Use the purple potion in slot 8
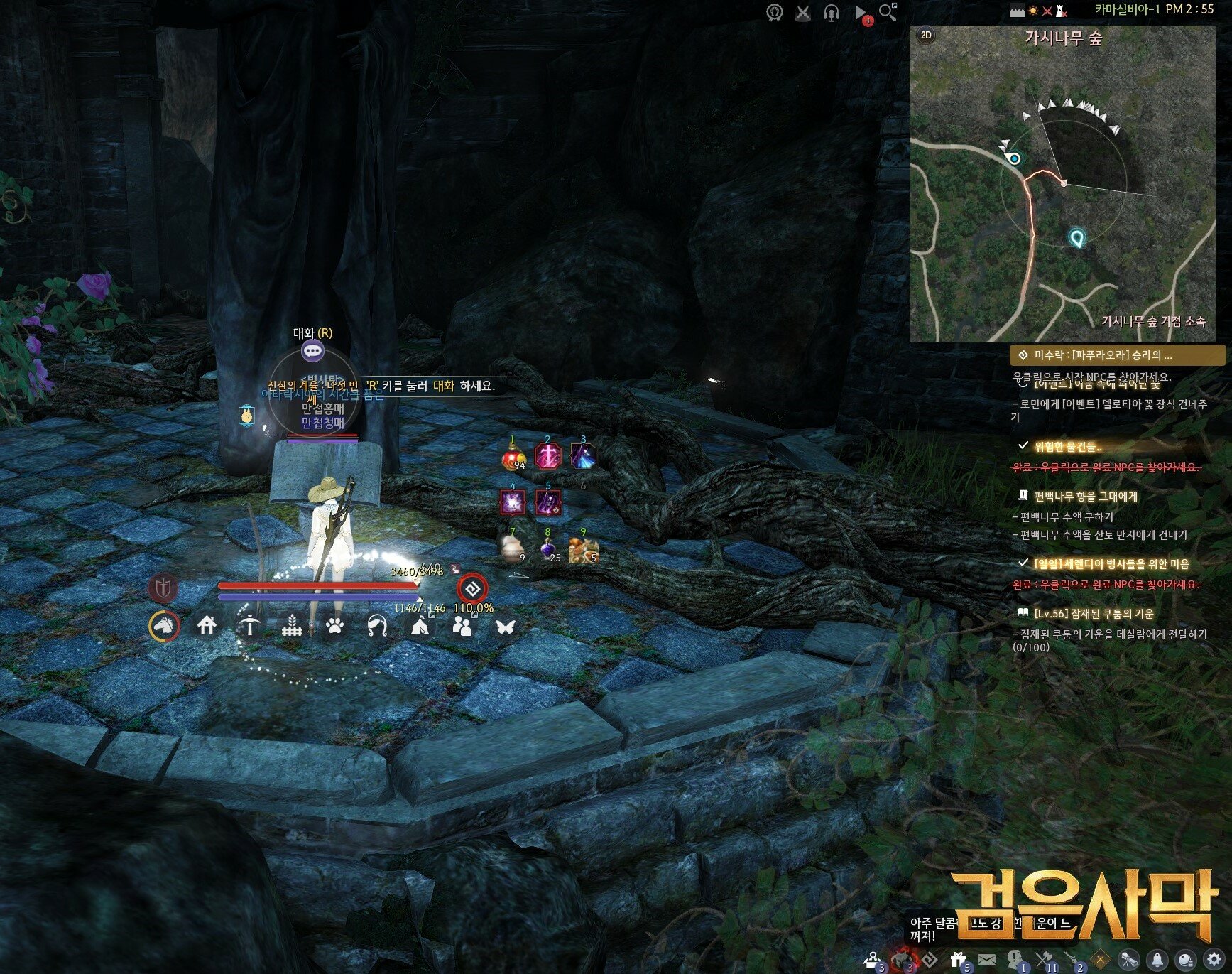The image size is (1232, 974). pos(547,548)
